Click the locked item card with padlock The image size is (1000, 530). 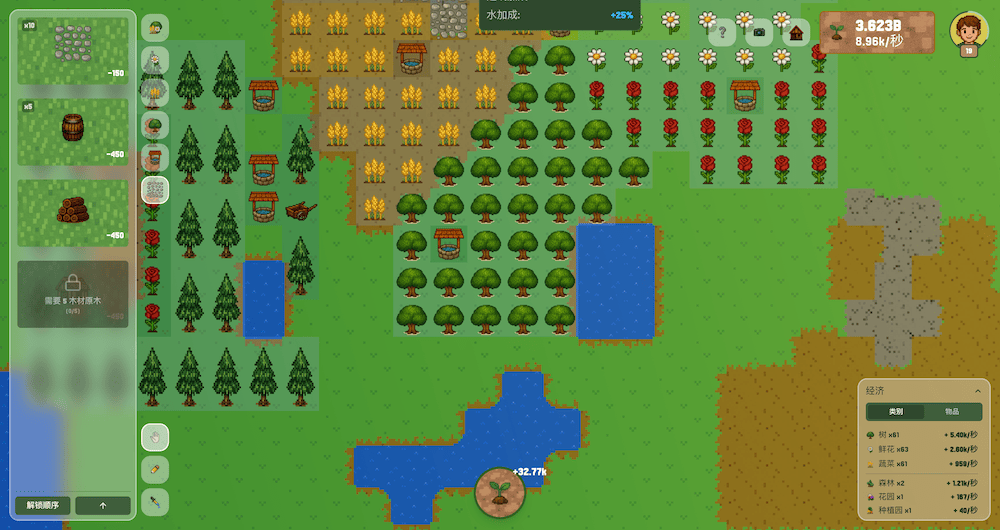(x=73, y=293)
